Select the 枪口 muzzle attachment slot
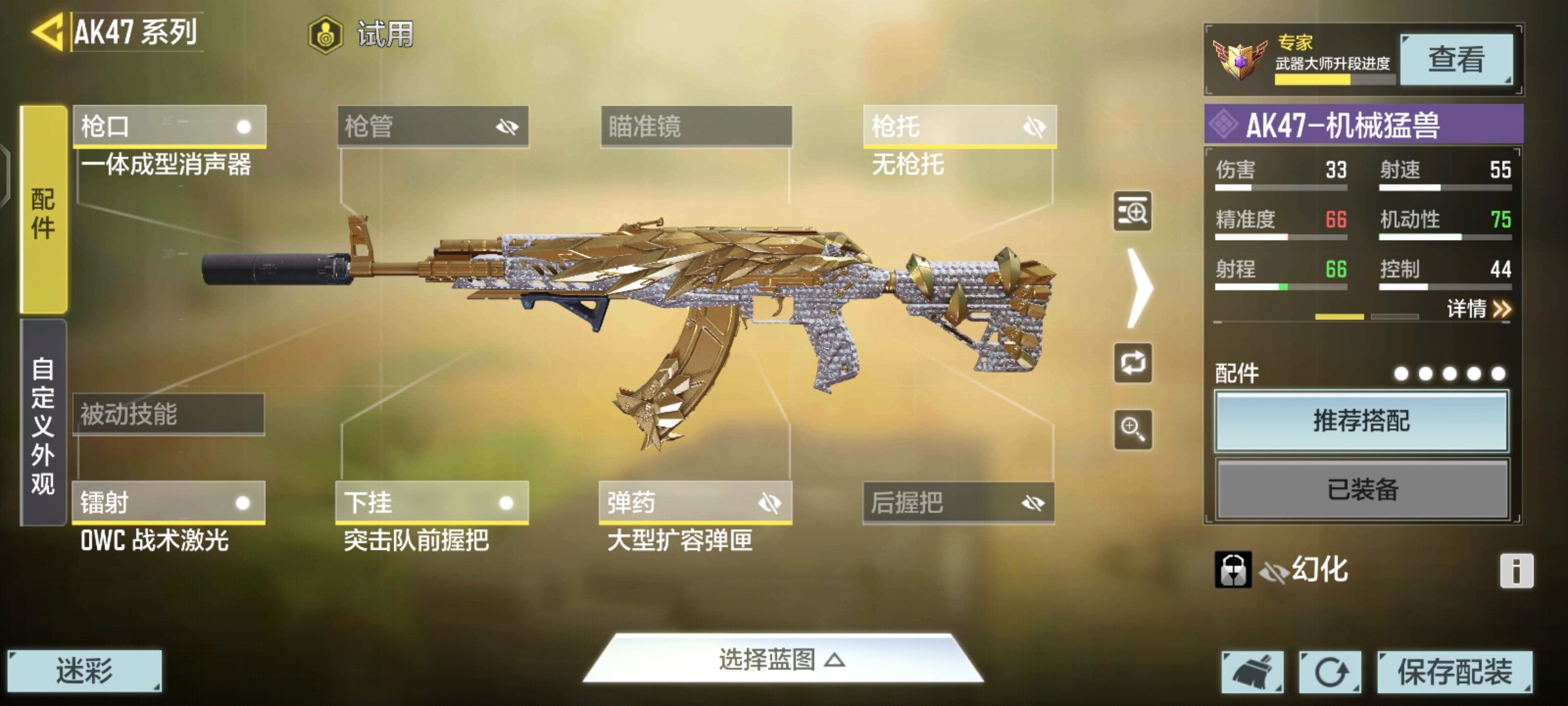 169,126
